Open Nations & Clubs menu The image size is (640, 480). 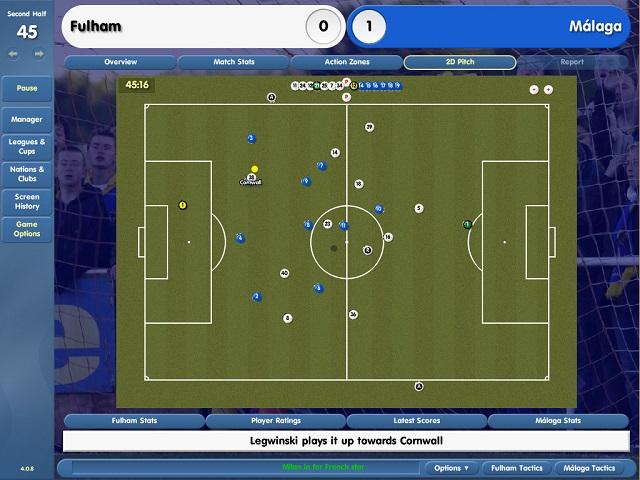point(27,174)
